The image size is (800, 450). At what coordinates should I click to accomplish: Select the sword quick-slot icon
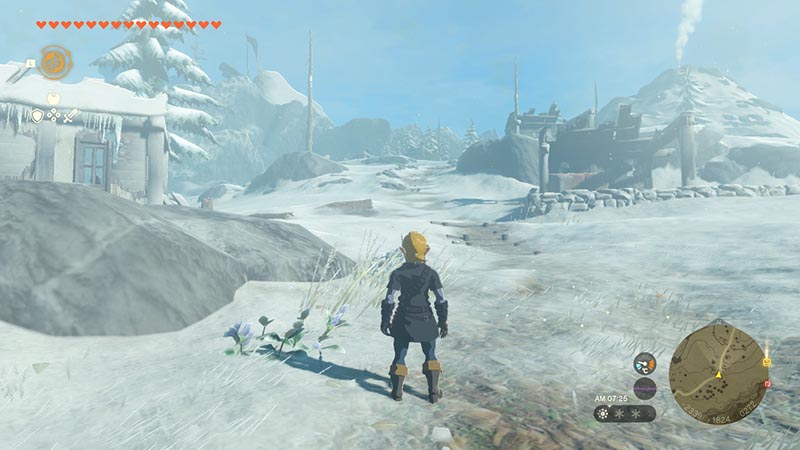click(x=71, y=116)
